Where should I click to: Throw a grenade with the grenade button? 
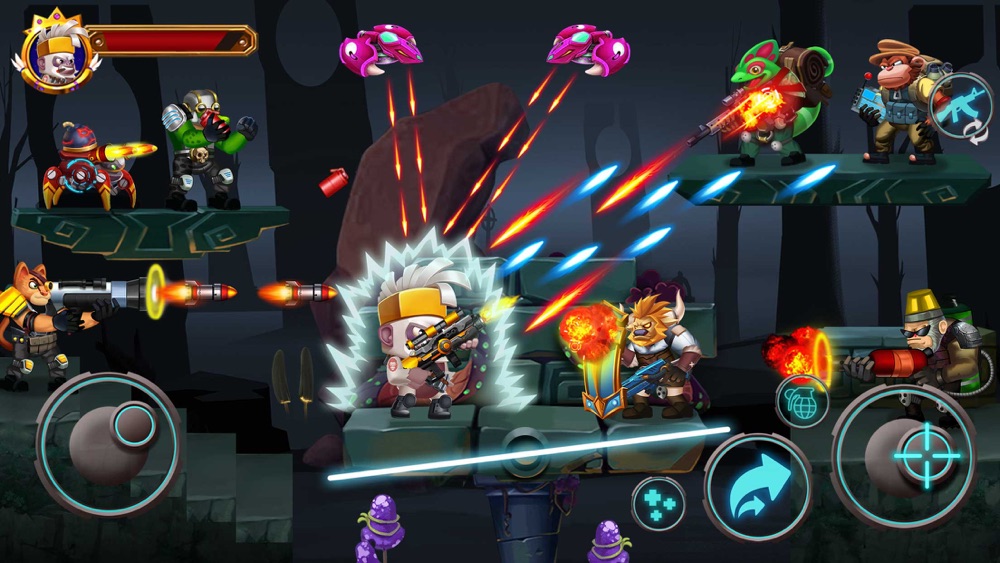pos(802,401)
